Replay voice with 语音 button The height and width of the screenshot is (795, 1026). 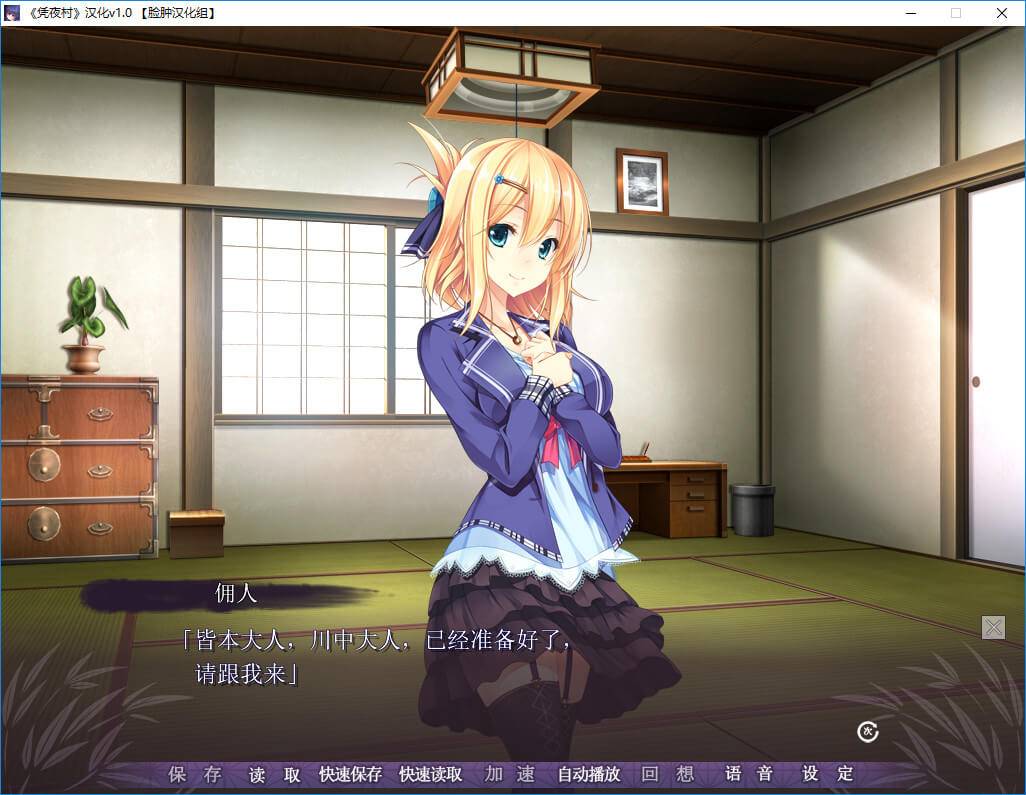pyautogui.click(x=749, y=774)
